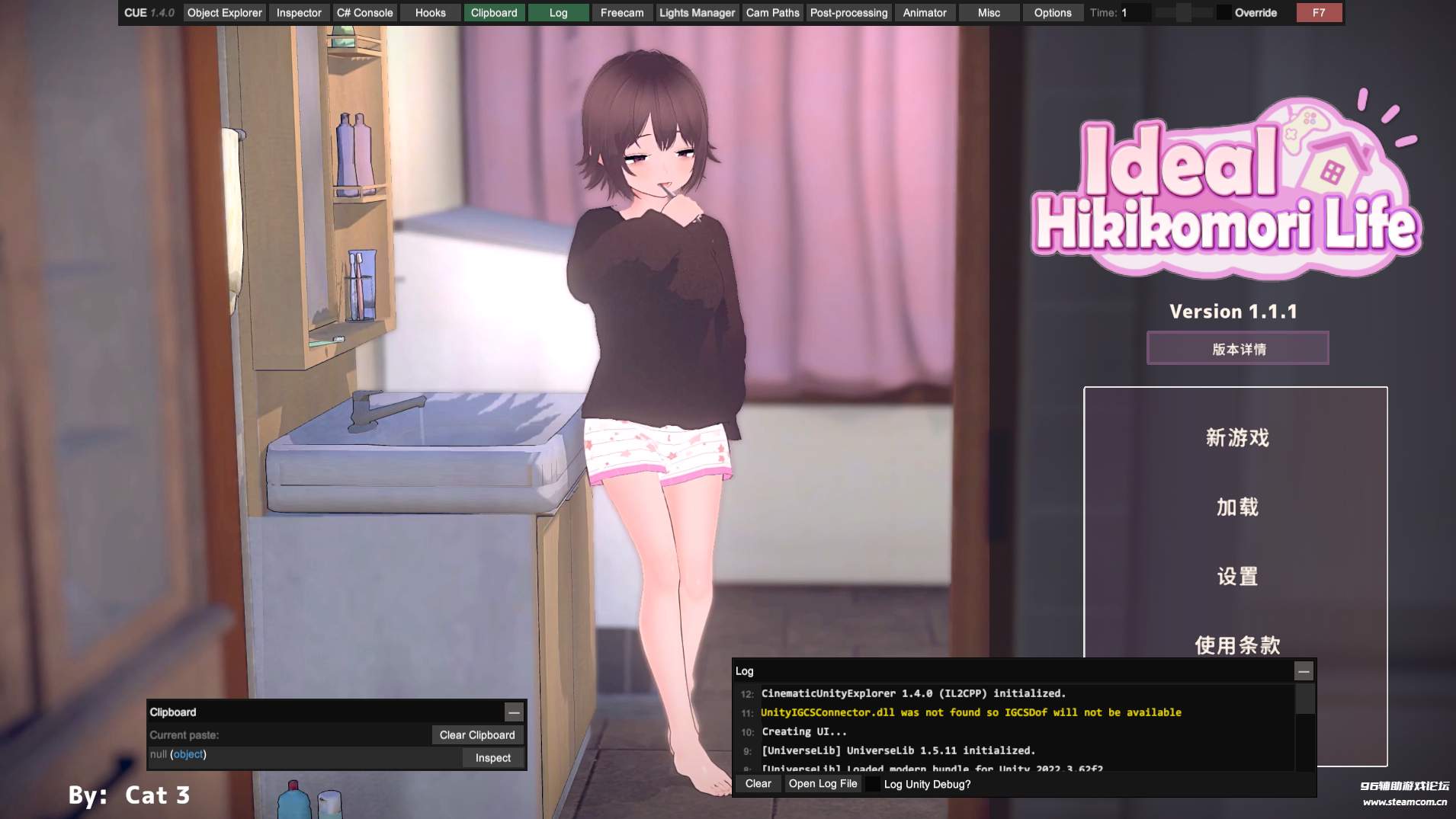Enable the Log Unity Debug checkbox
1456x819 pixels.
pos(874,784)
